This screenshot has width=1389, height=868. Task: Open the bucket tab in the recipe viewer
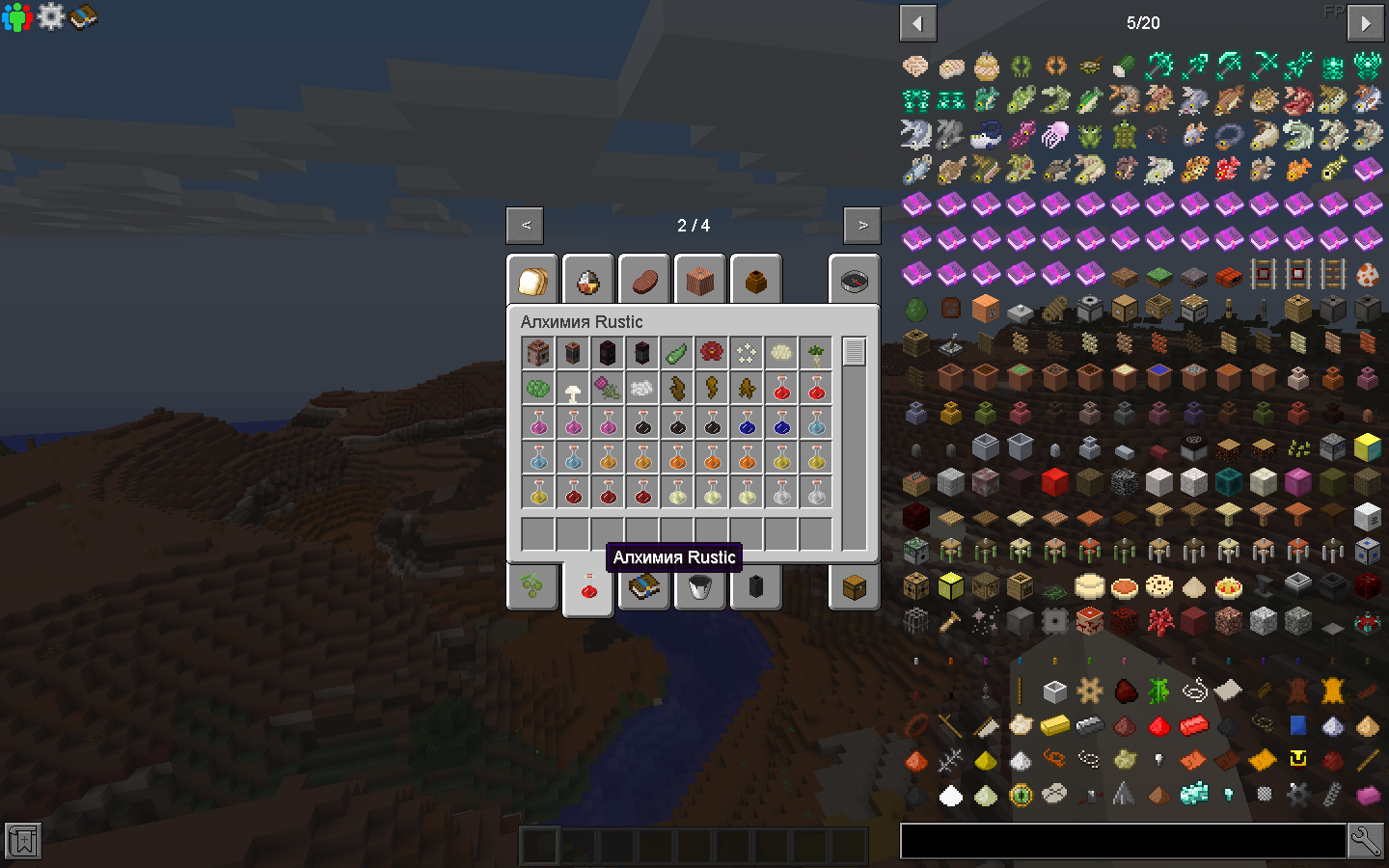[x=699, y=588]
